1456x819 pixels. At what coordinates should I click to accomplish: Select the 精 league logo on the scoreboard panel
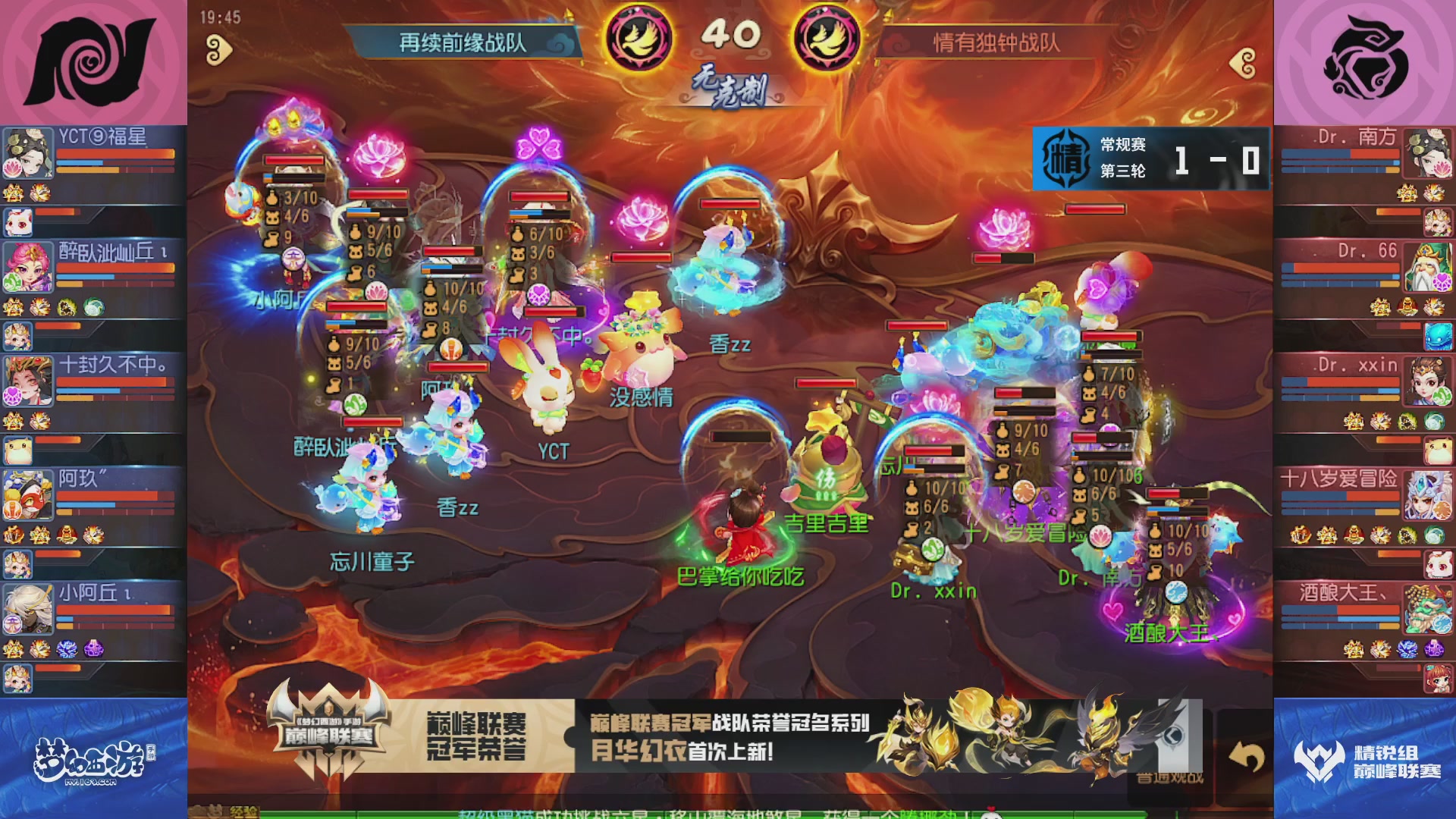point(1065,153)
